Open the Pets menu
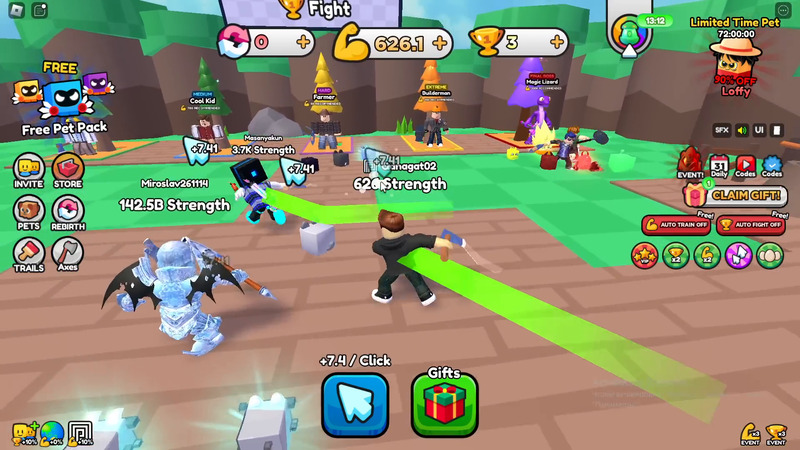This screenshot has height=450, width=800. coord(29,212)
